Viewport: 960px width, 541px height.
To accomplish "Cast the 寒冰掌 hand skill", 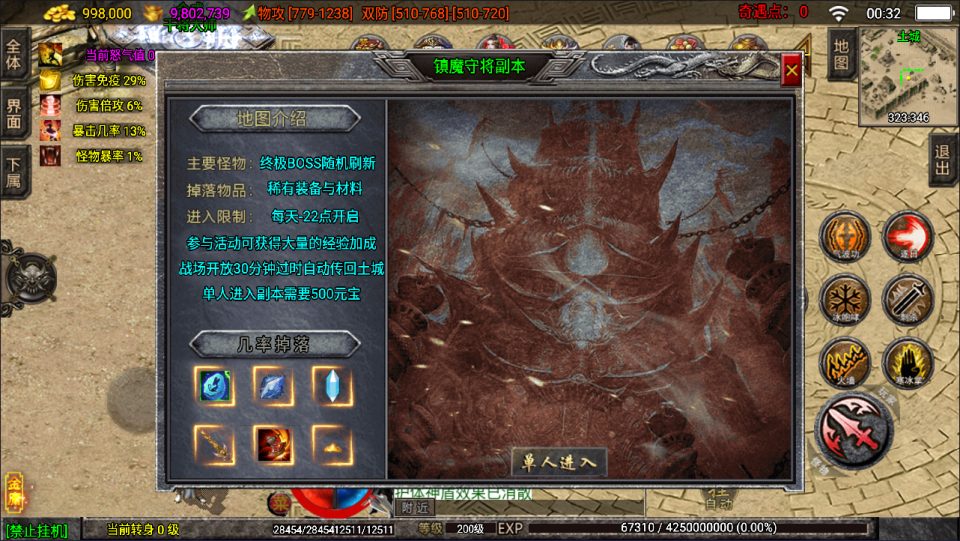I will coord(907,361).
